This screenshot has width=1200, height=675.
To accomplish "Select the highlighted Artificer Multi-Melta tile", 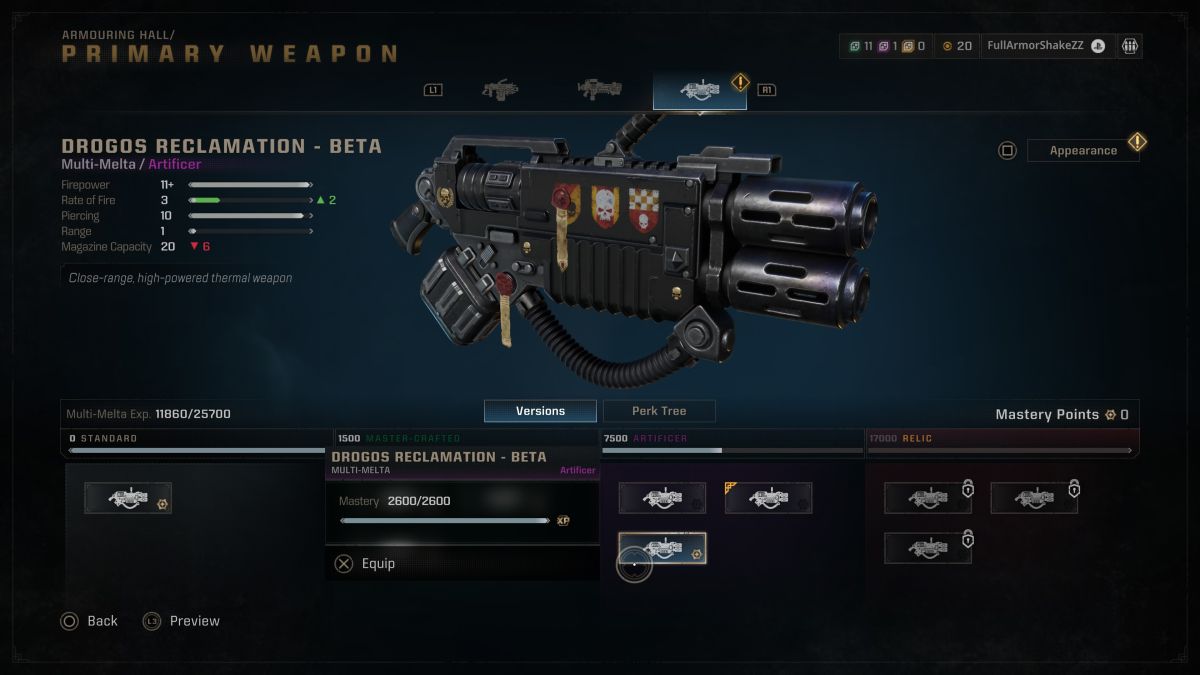I will [662, 548].
